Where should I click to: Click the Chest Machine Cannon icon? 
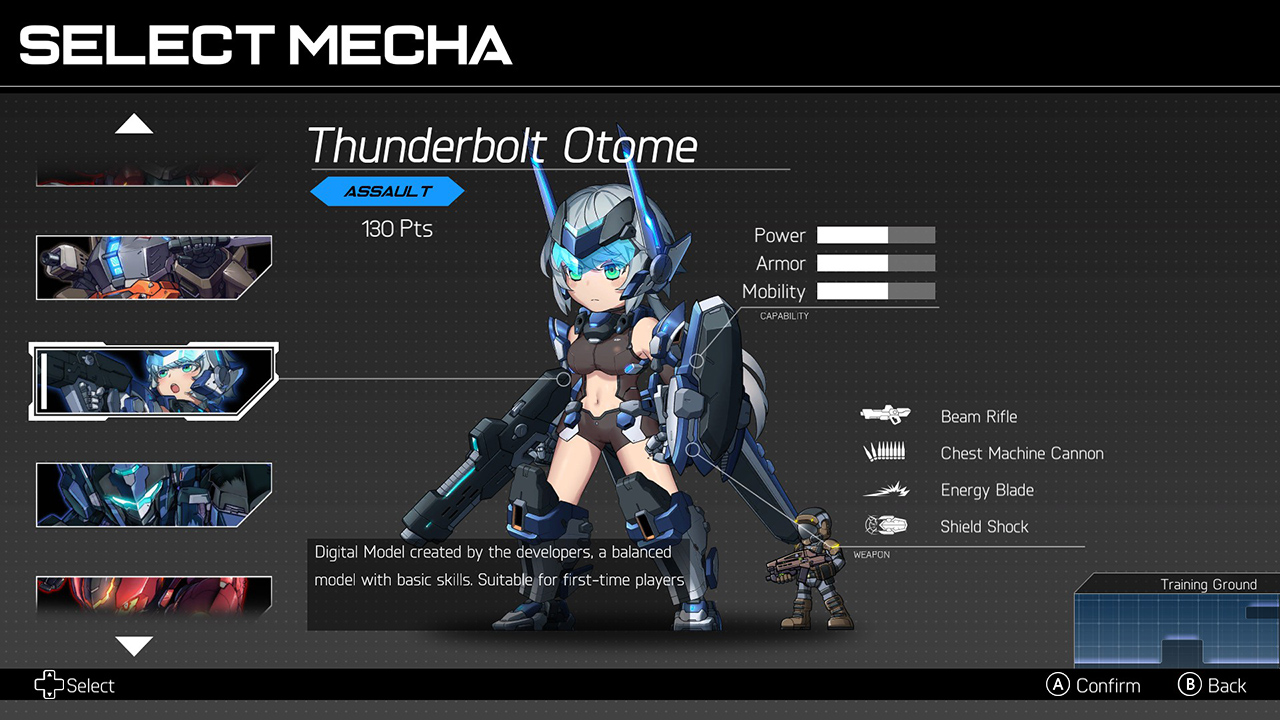tap(886, 450)
